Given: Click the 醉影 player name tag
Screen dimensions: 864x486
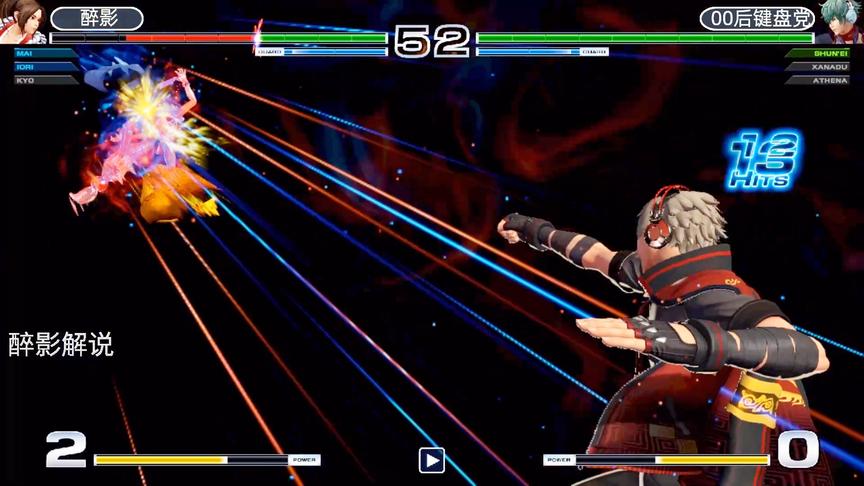Looking at the screenshot, I should pos(96,19).
